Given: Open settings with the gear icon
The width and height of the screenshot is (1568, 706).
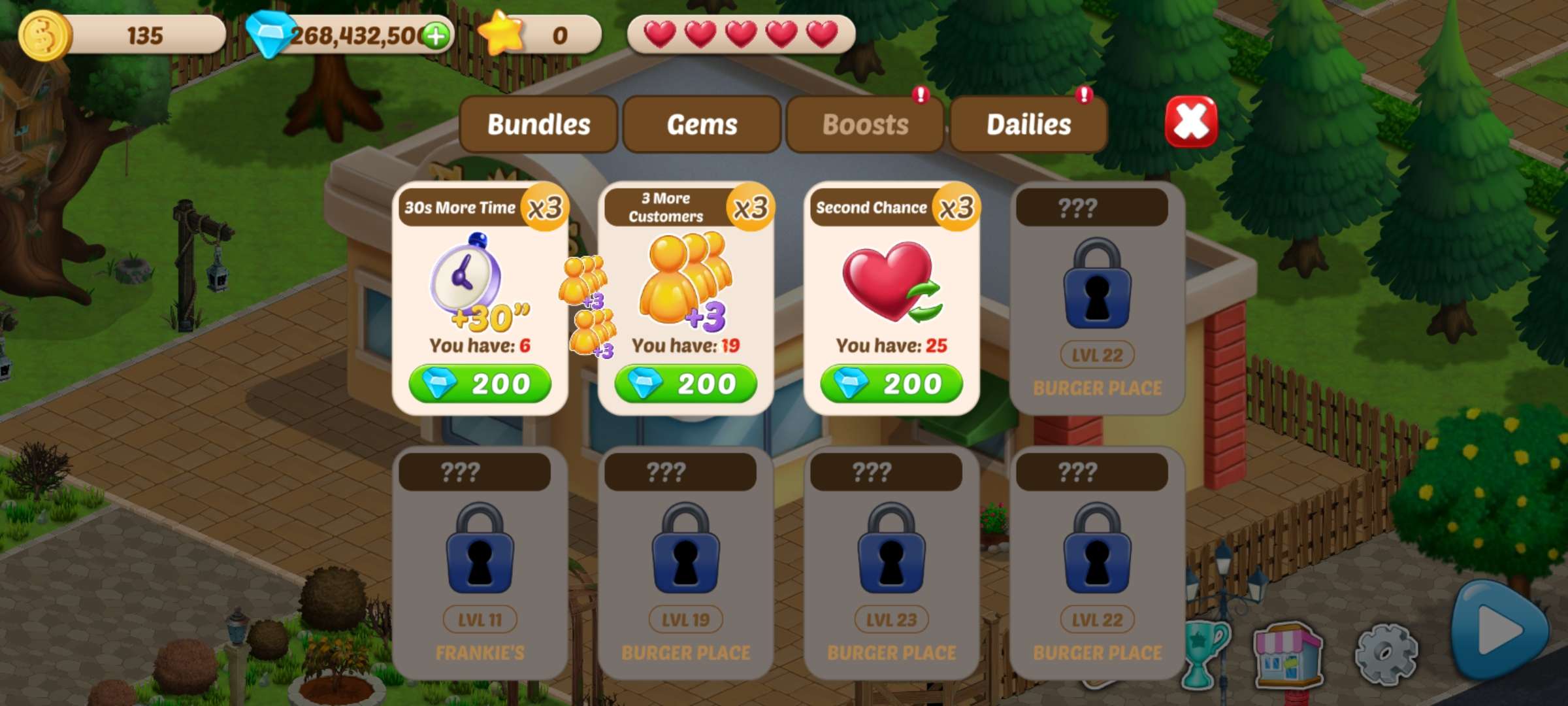Looking at the screenshot, I should pyautogui.click(x=1386, y=654).
